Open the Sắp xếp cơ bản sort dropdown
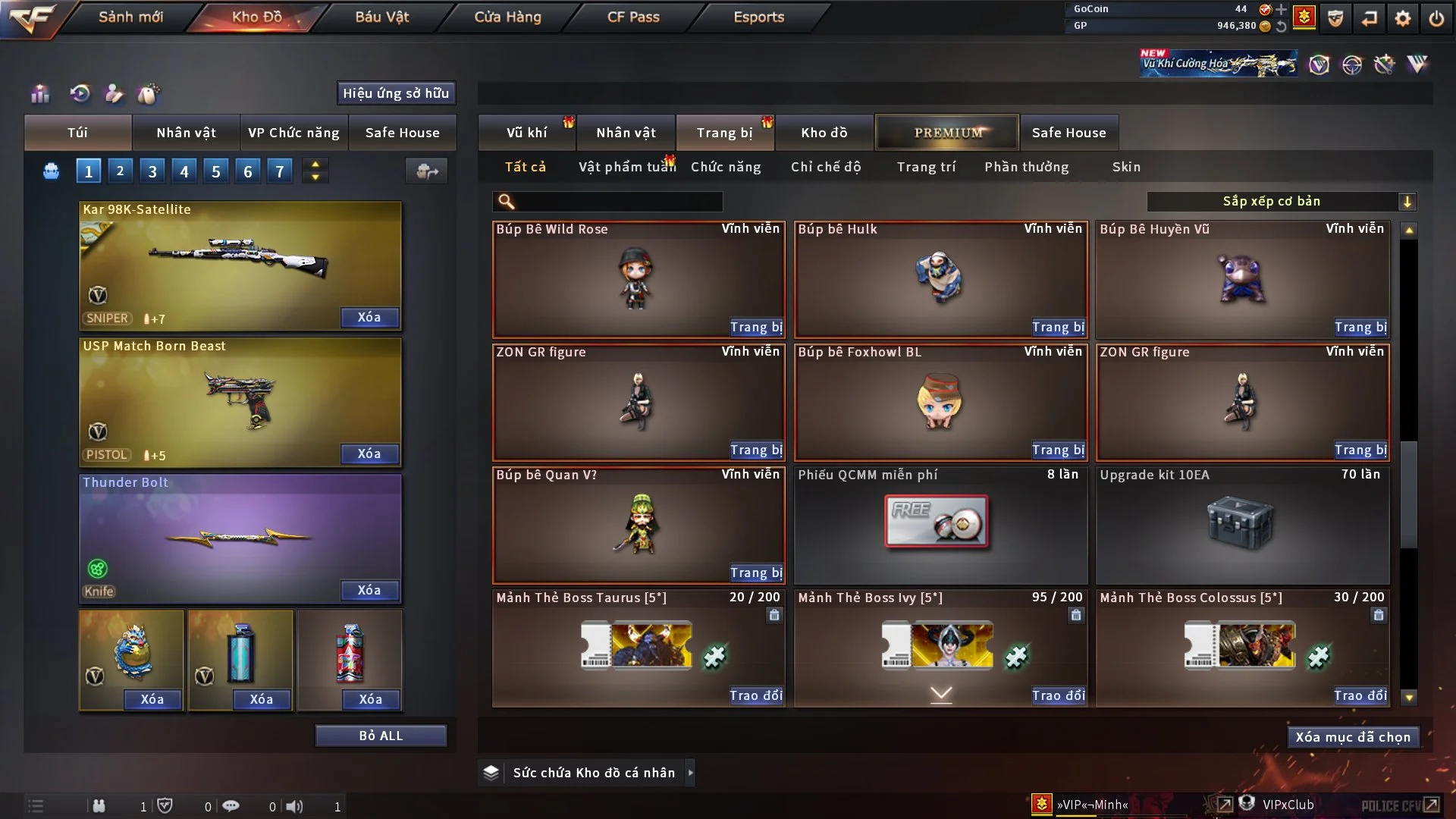 (x=1281, y=202)
